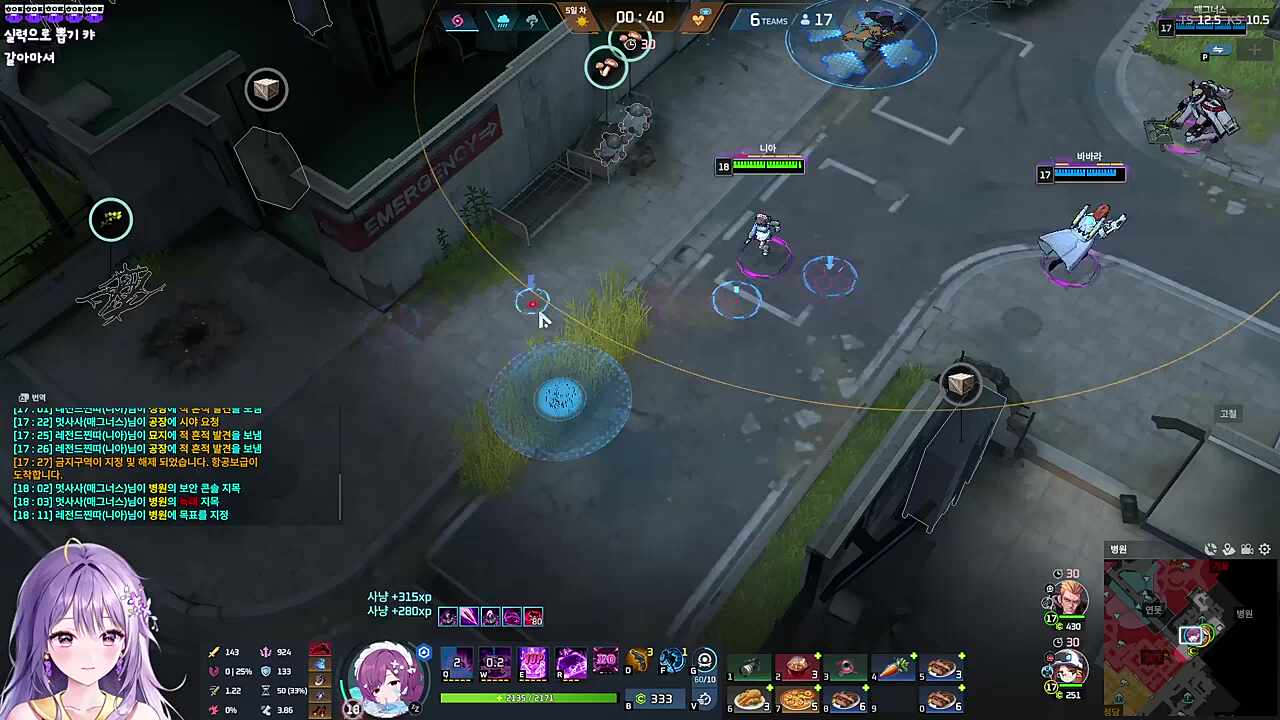
Task: Activate the Q skill icon
Action: [456, 661]
